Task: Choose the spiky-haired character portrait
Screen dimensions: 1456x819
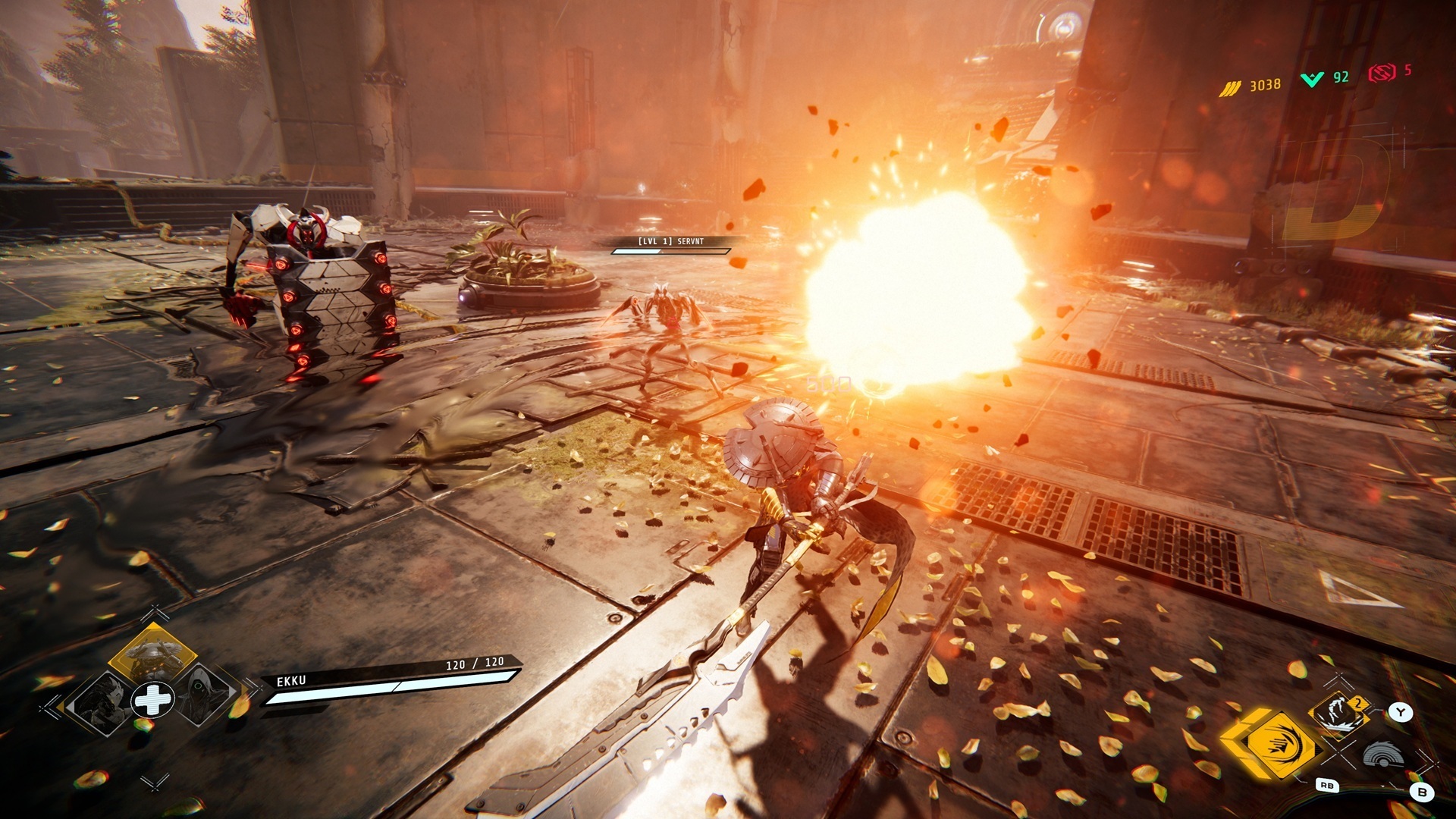Action: click(x=101, y=701)
